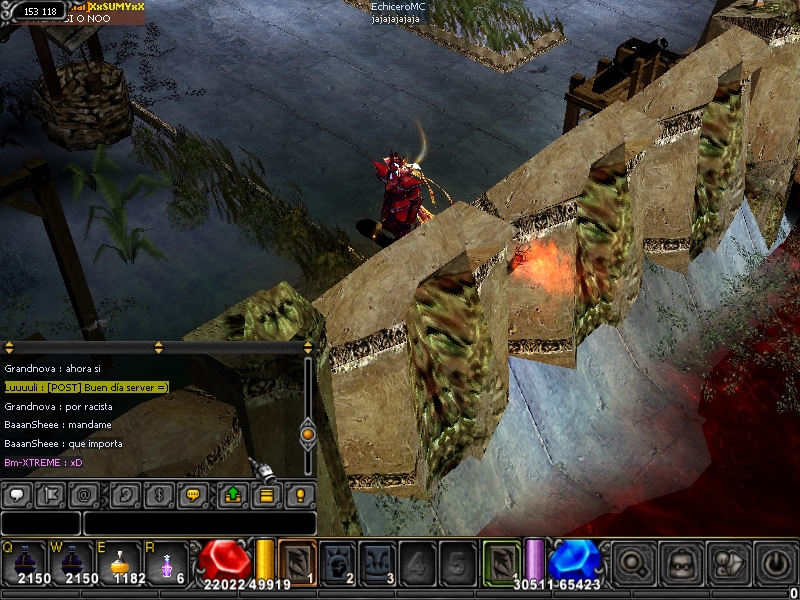
Task: Click the power button system menu
Action: pos(776,562)
